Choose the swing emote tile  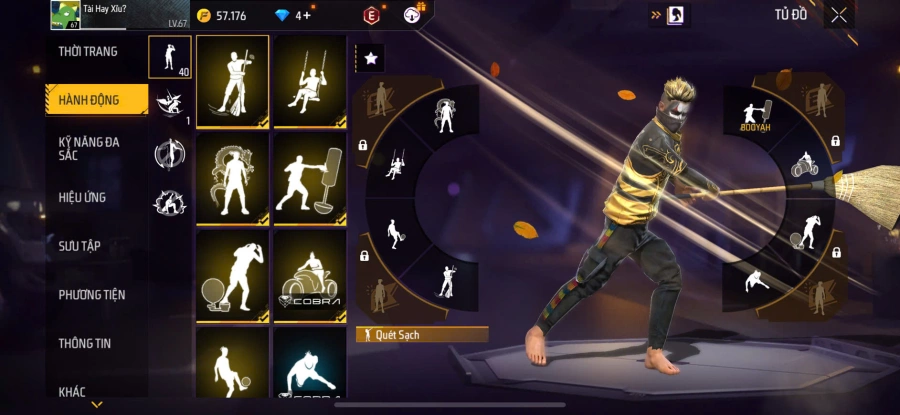coord(310,81)
